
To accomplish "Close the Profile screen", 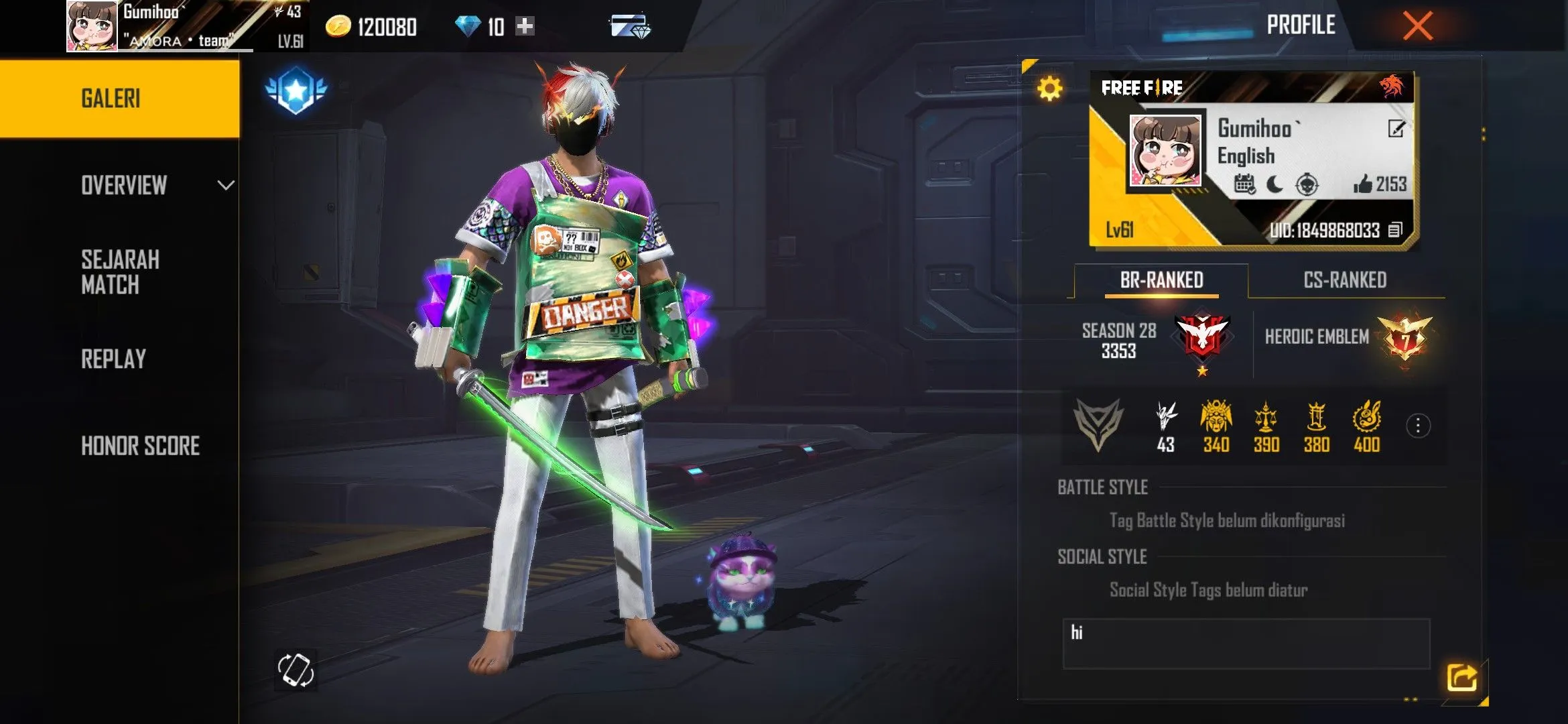I will click(x=1417, y=26).
